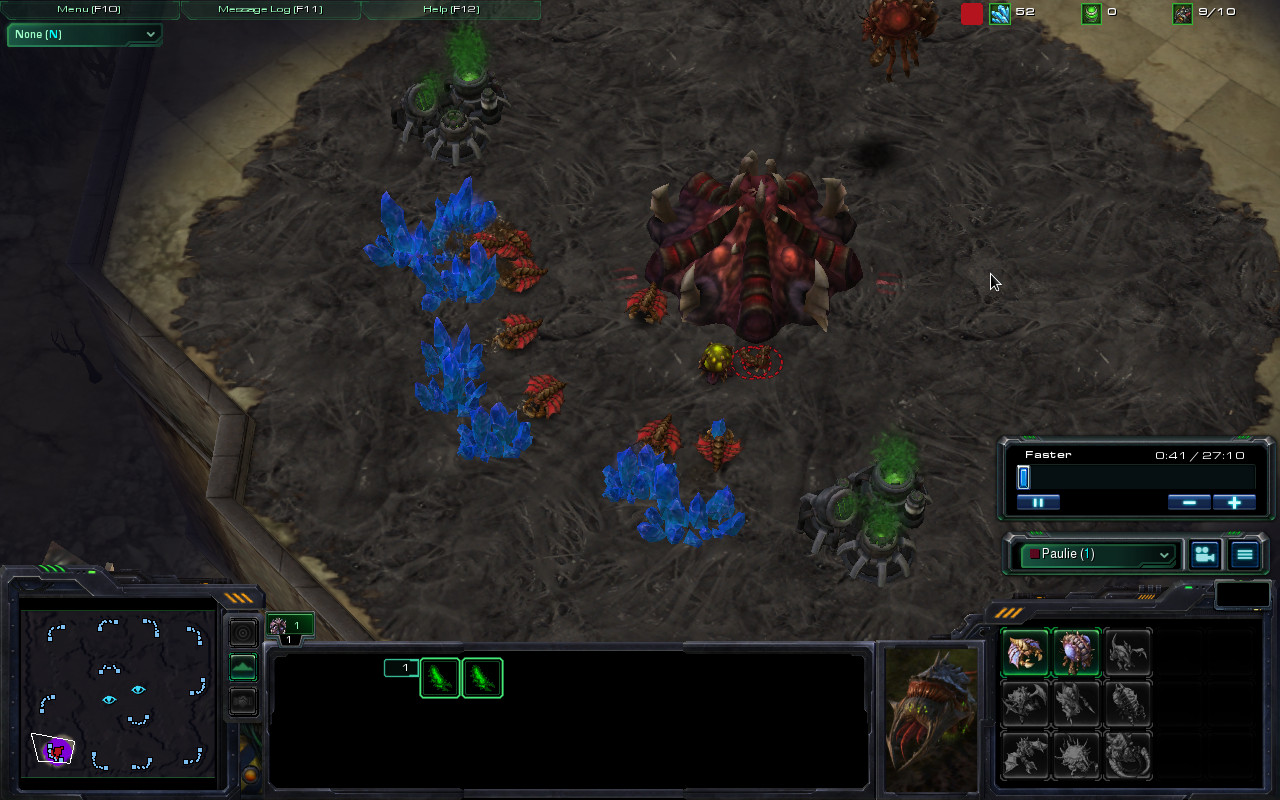Screen dimensions: 1280x800
Task: Click the minimap ping target button
Action: point(243,633)
